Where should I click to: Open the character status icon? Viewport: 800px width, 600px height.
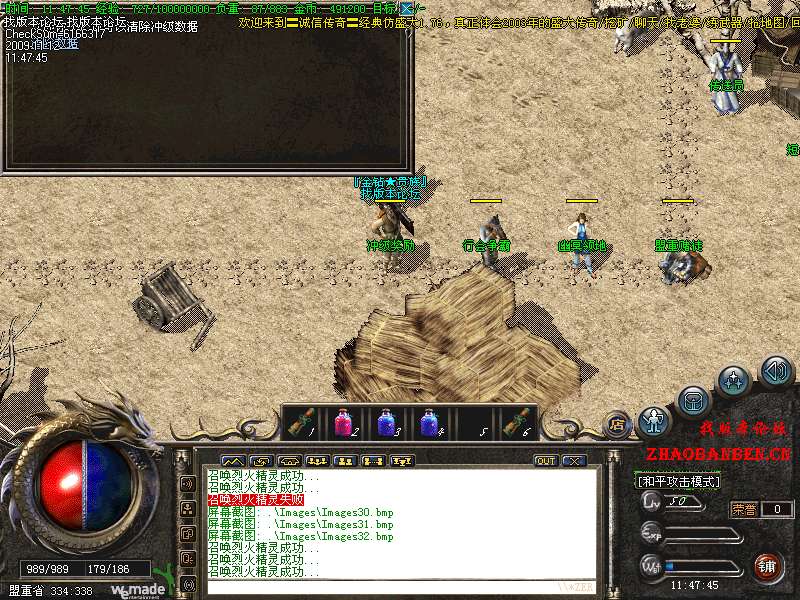click(x=653, y=420)
